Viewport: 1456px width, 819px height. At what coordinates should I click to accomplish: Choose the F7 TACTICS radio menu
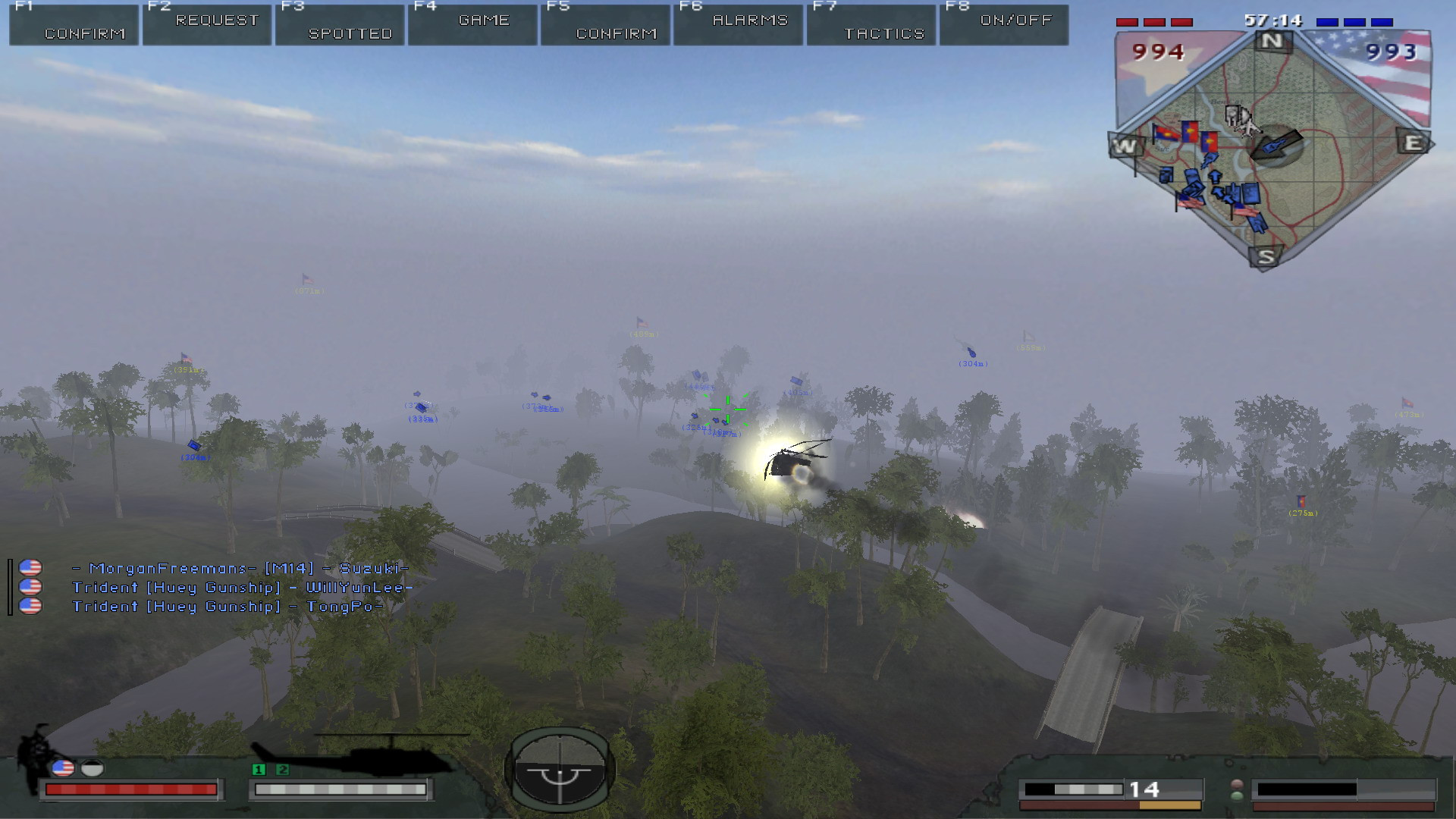tap(871, 24)
